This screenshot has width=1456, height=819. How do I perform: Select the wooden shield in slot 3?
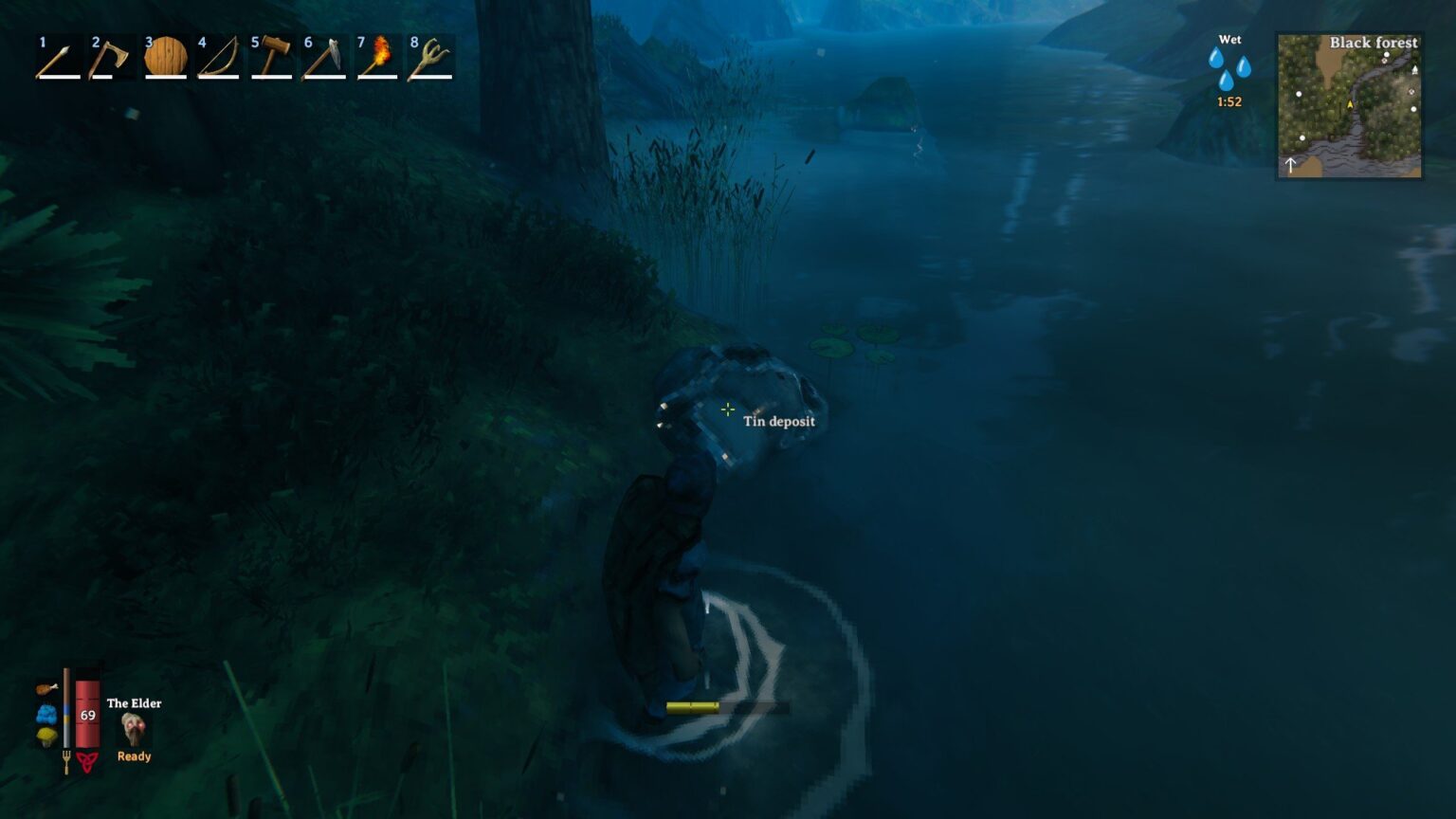click(x=165, y=59)
